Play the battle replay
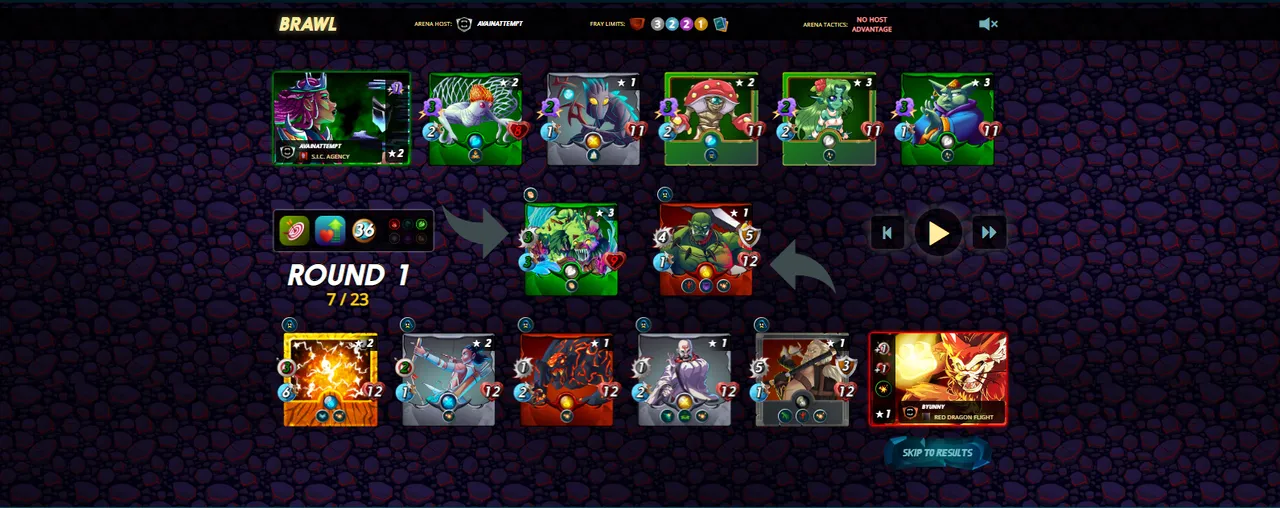Image resolution: width=1280 pixels, height=508 pixels. coord(938,234)
